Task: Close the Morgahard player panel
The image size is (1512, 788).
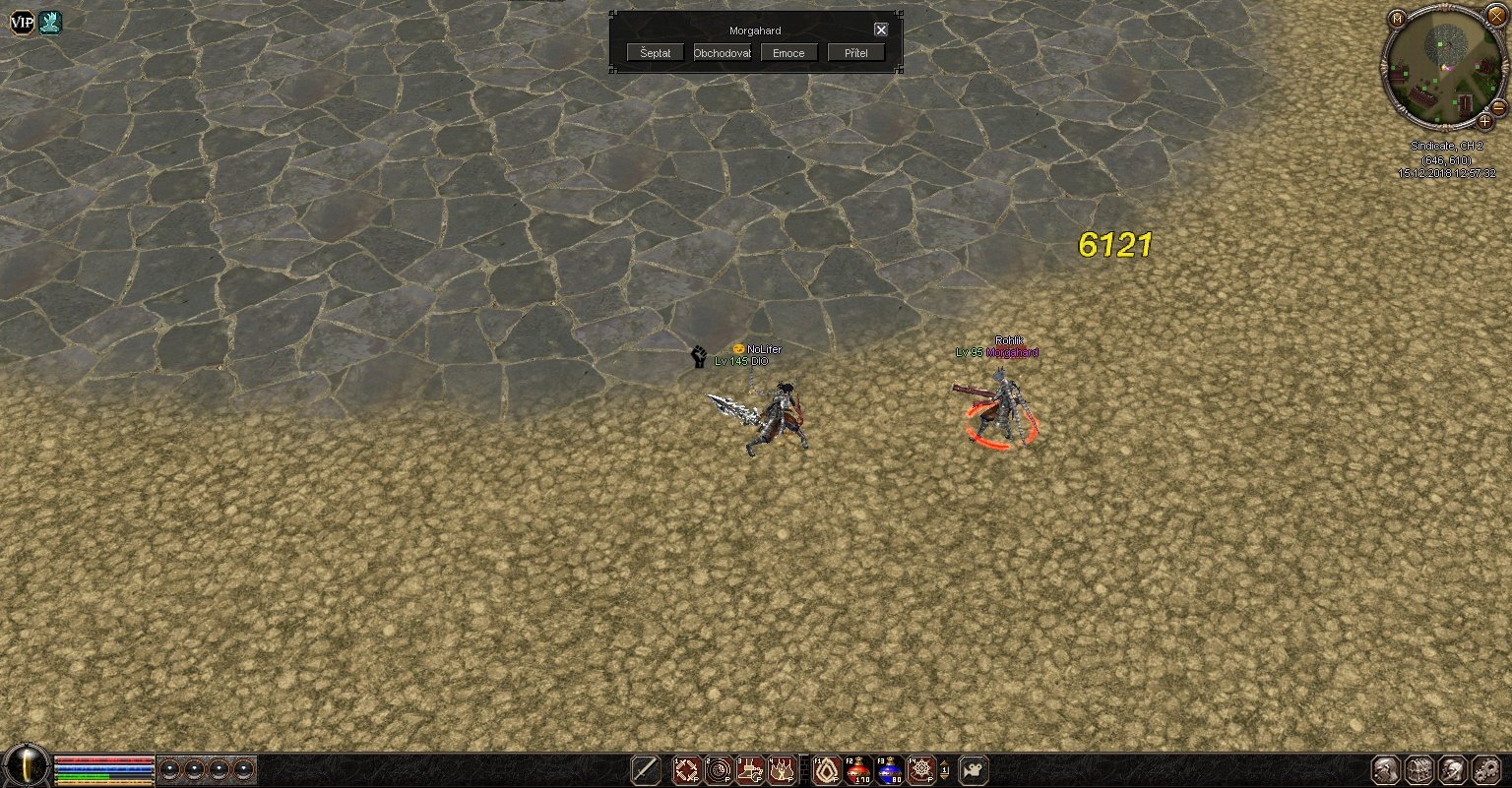Action: point(881,30)
